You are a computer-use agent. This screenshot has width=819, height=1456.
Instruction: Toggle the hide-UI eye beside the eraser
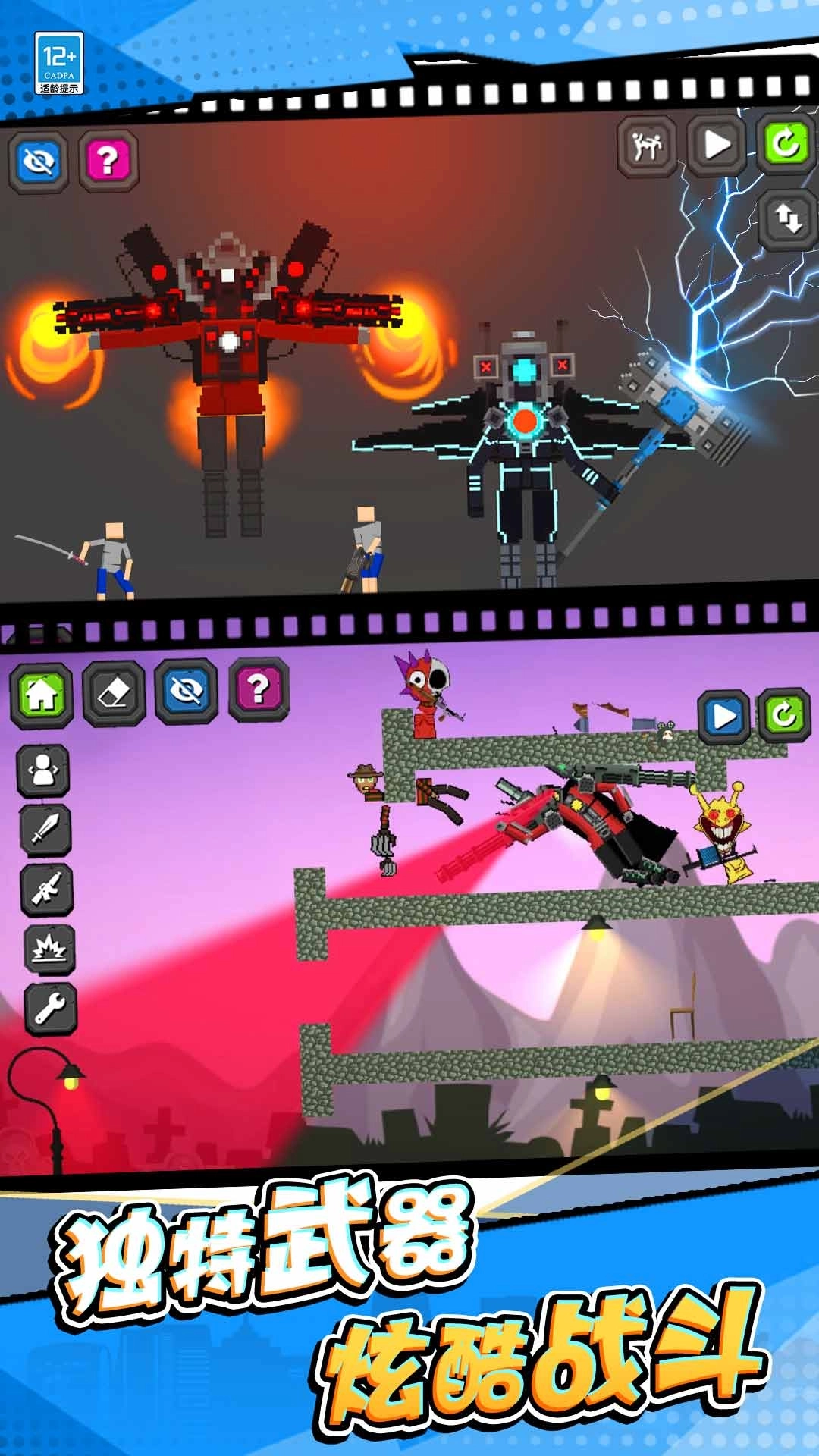click(187, 690)
